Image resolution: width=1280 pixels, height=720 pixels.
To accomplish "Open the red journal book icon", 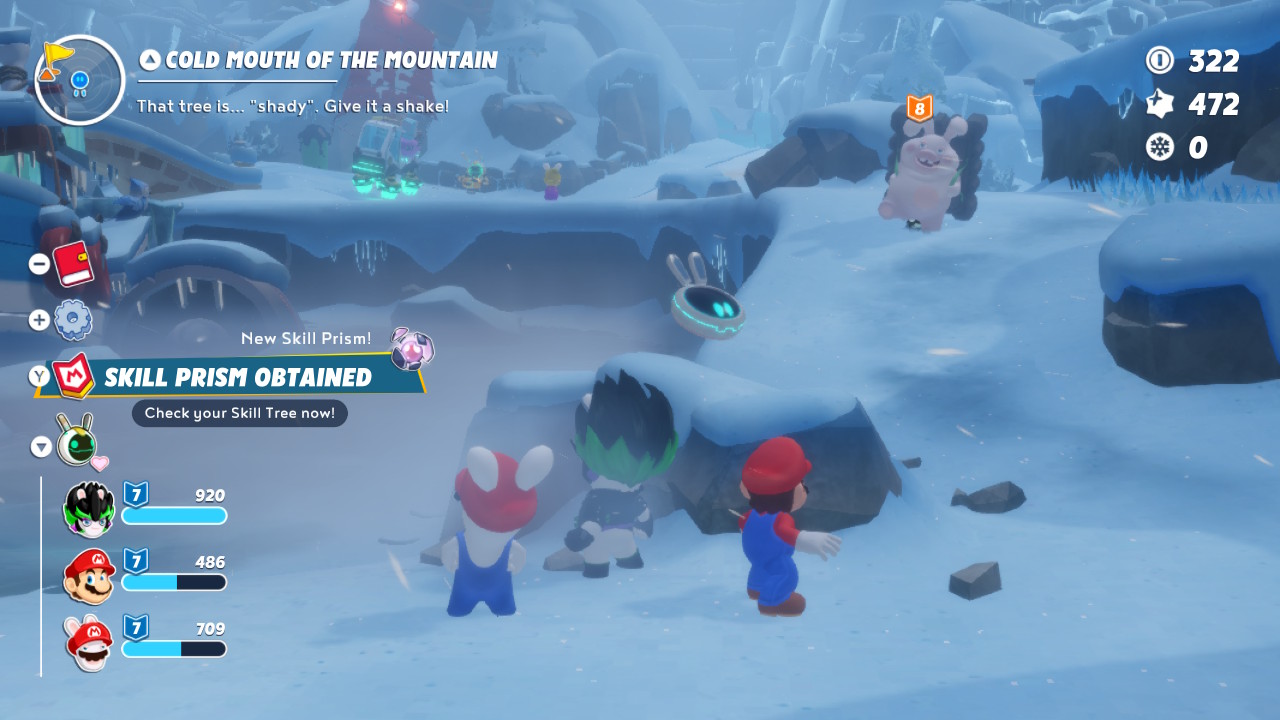I will tap(73, 263).
